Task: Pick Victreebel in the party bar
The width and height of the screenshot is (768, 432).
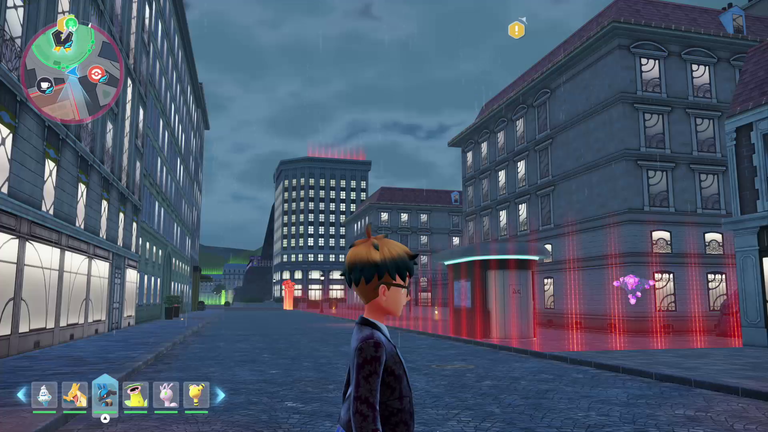Action: [136, 394]
